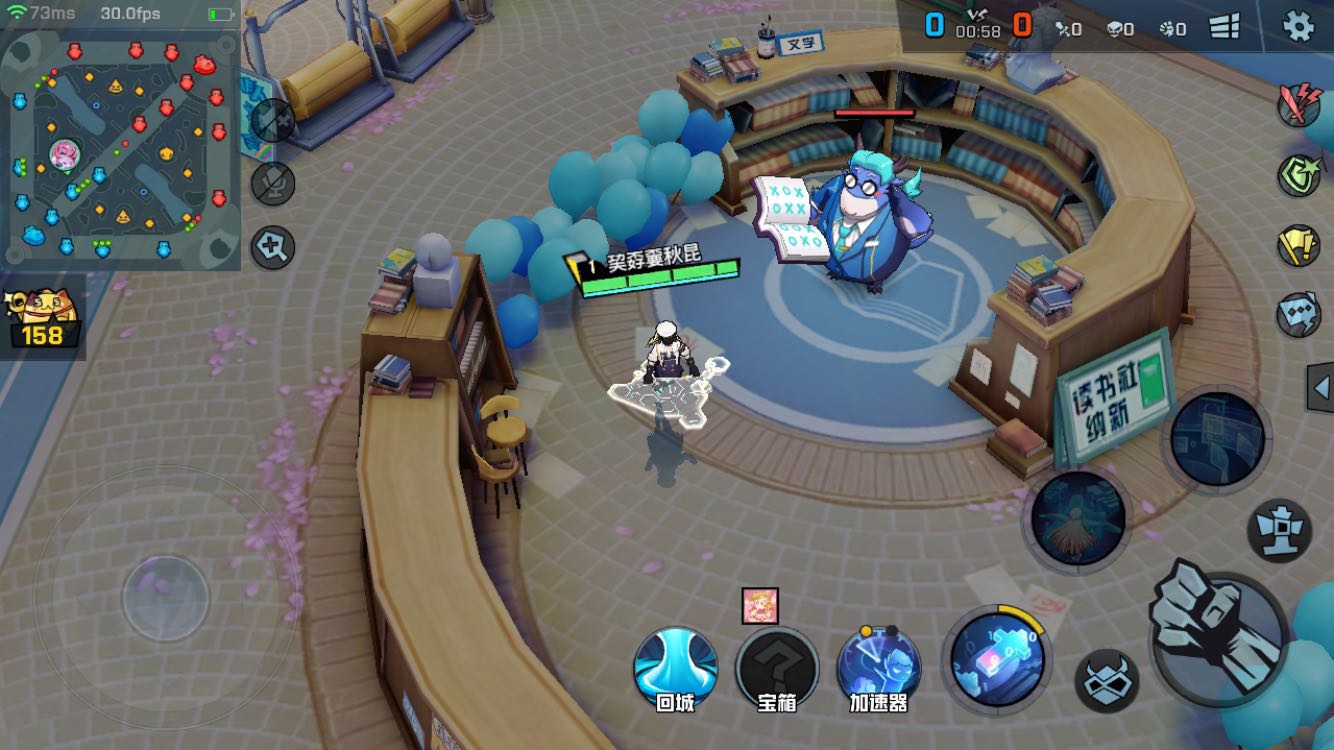The image size is (1334, 750).
Task: Send the yellow exclamation flag signal
Action: (1299, 245)
